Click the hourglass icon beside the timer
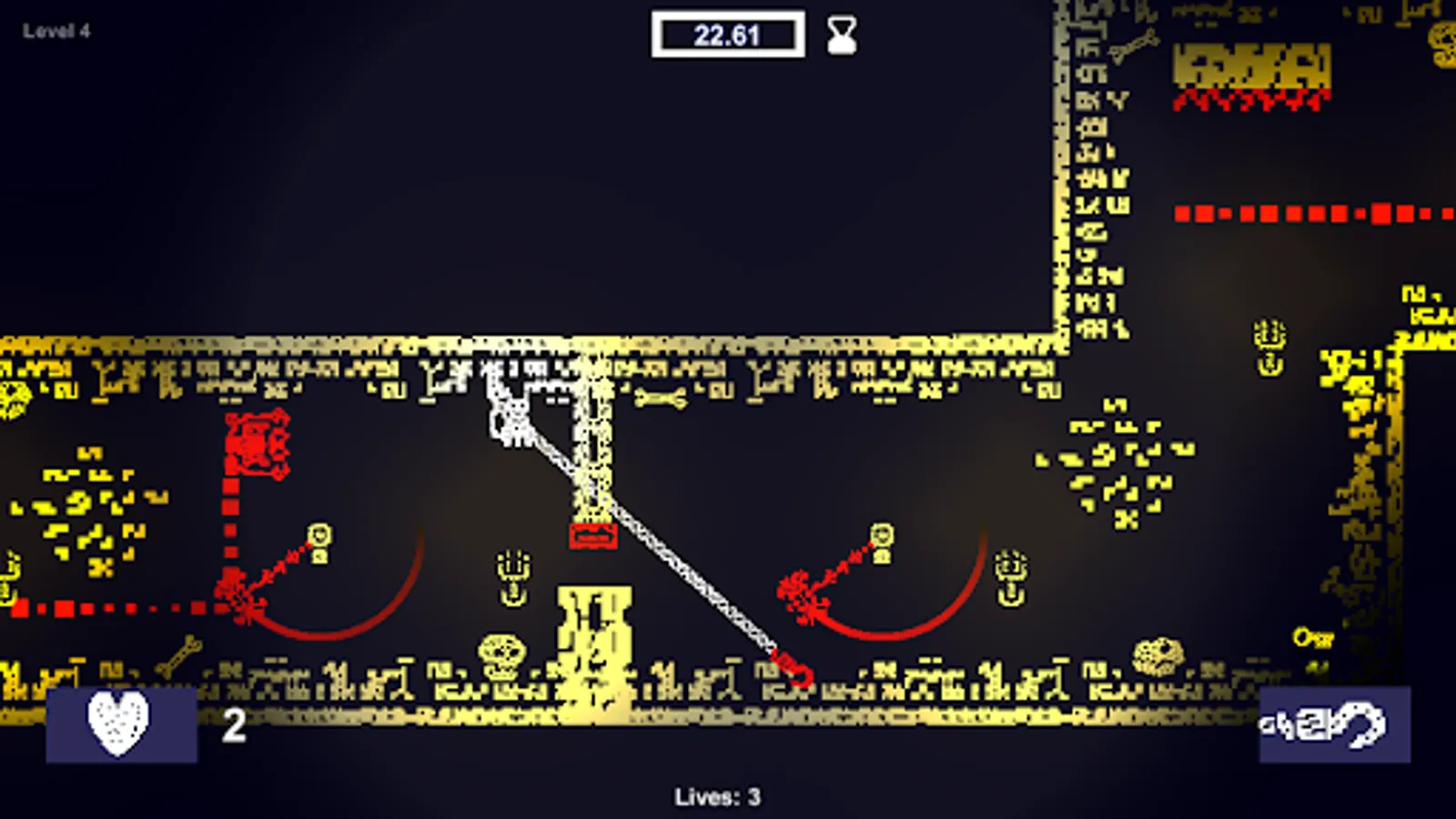 [x=839, y=36]
